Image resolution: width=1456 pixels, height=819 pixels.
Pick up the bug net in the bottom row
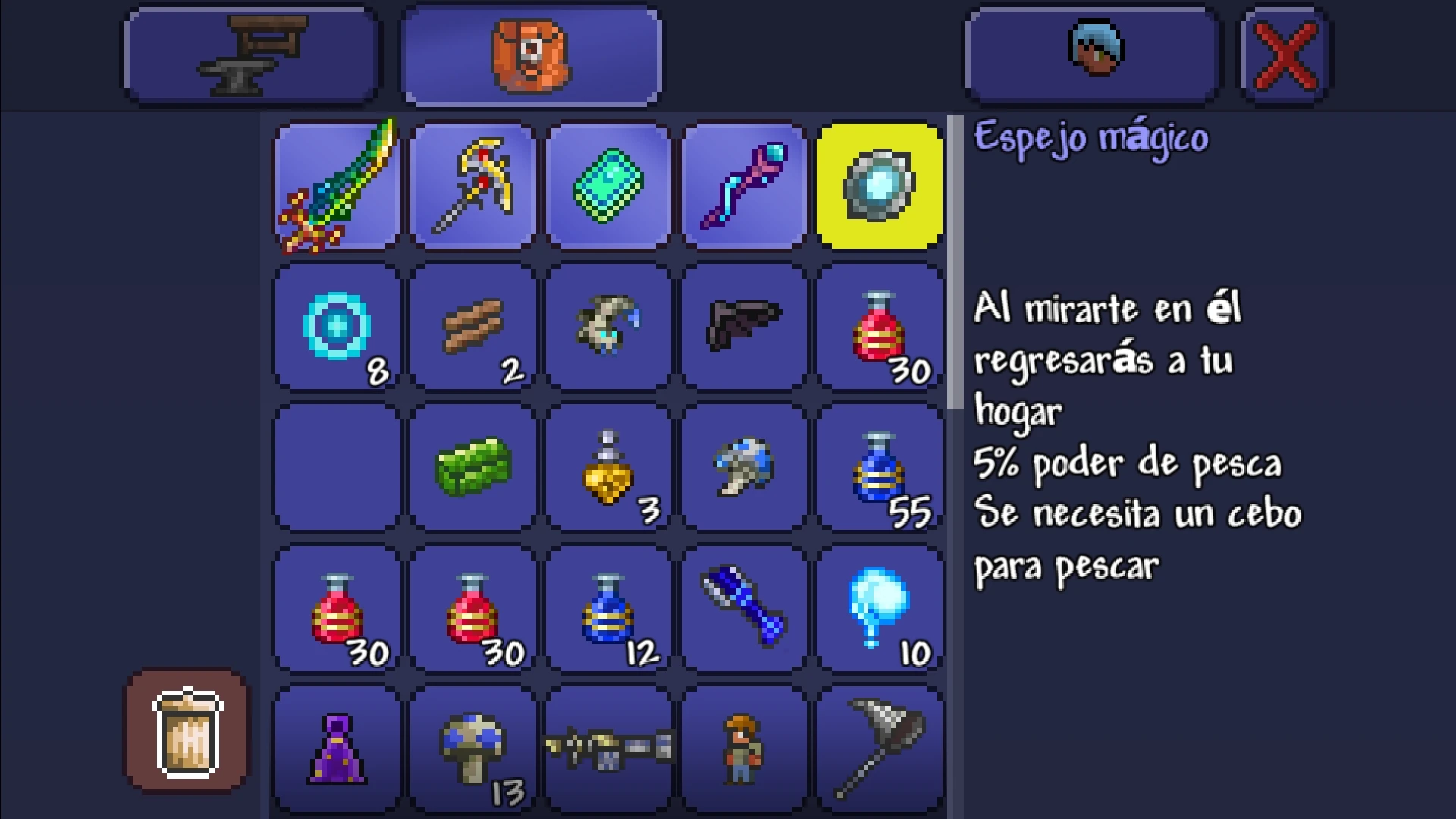[x=878, y=747]
